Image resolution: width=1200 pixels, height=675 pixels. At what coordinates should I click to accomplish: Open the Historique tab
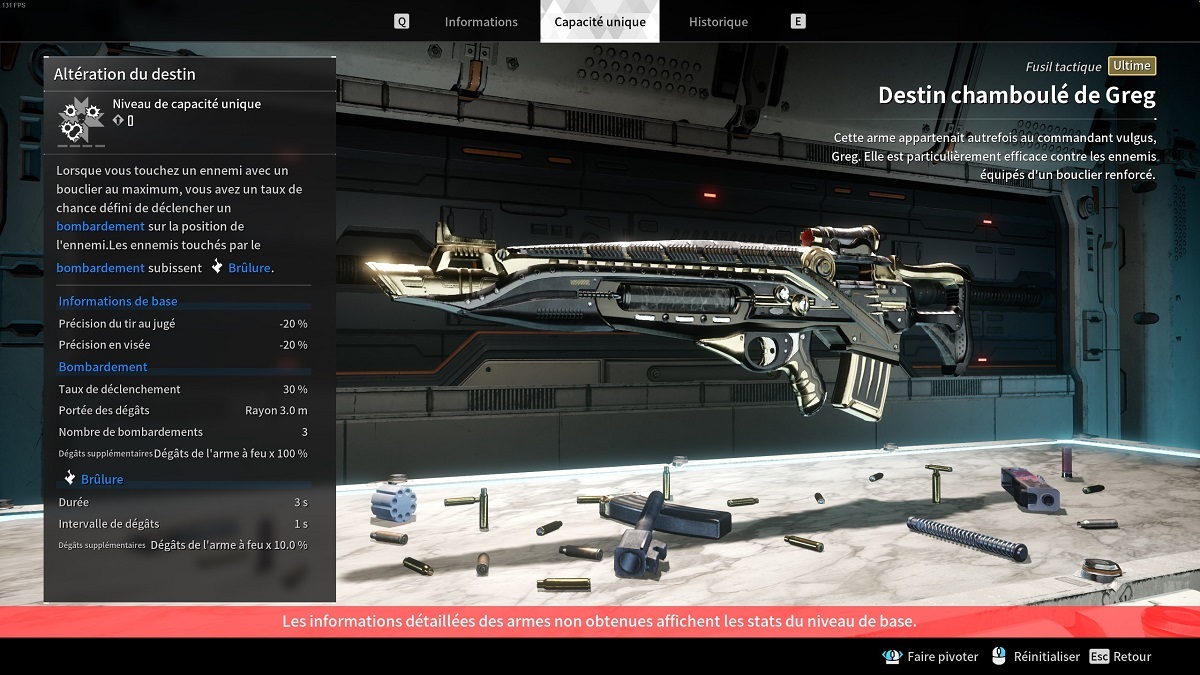[x=718, y=22]
